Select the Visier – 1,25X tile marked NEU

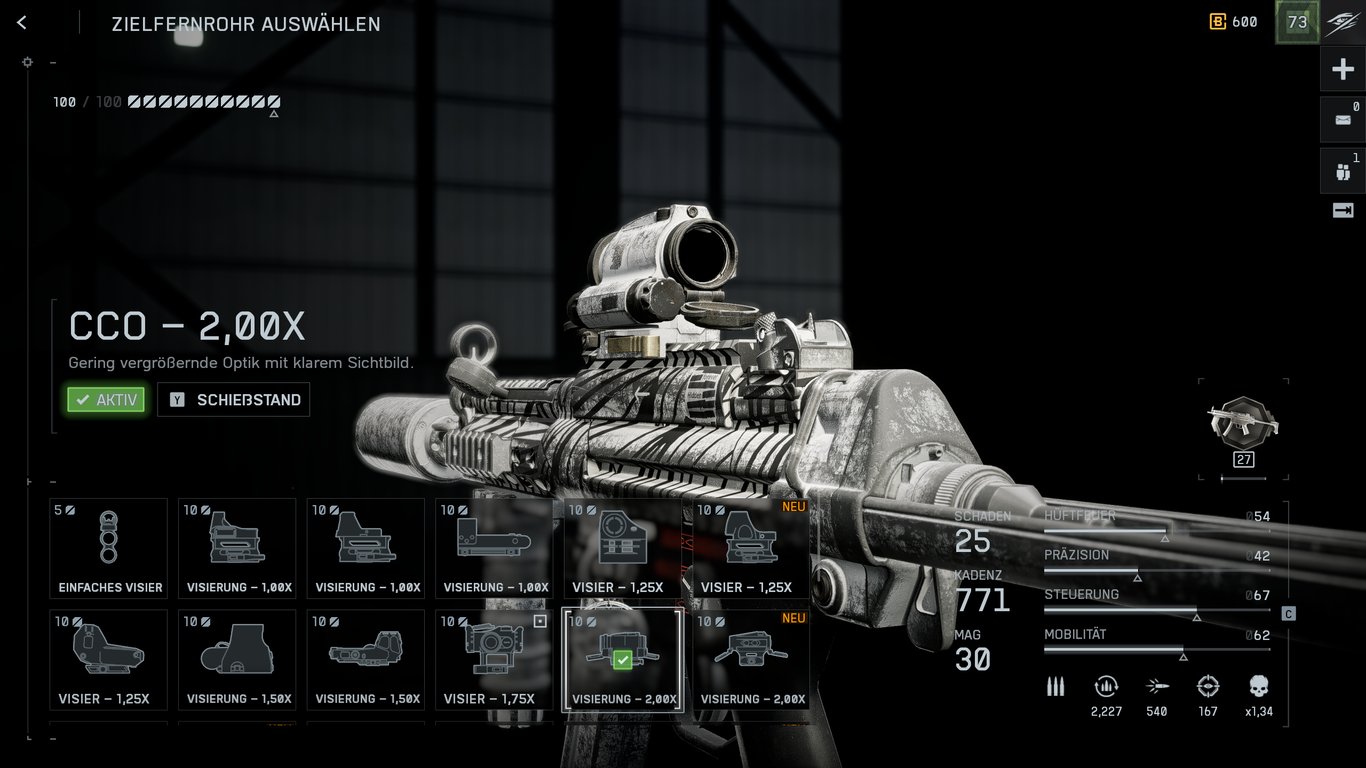coord(752,548)
